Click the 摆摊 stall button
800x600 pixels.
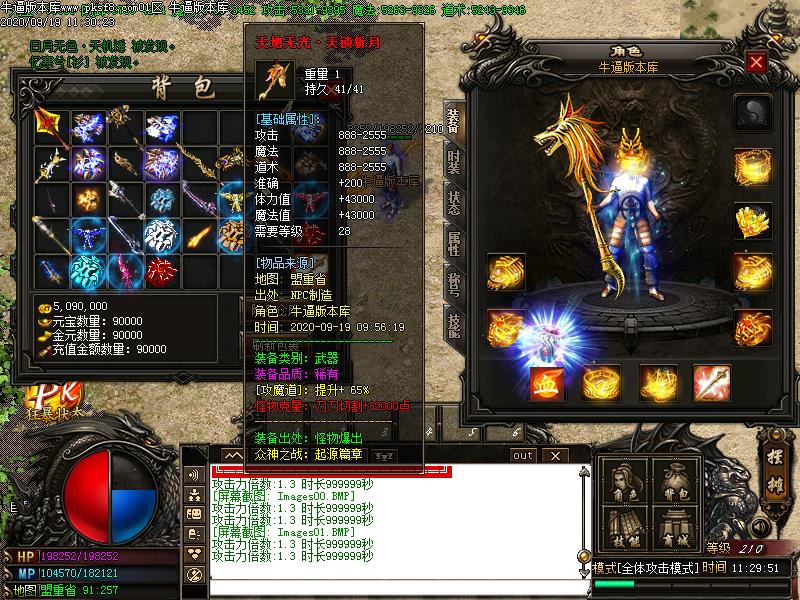click(x=771, y=463)
